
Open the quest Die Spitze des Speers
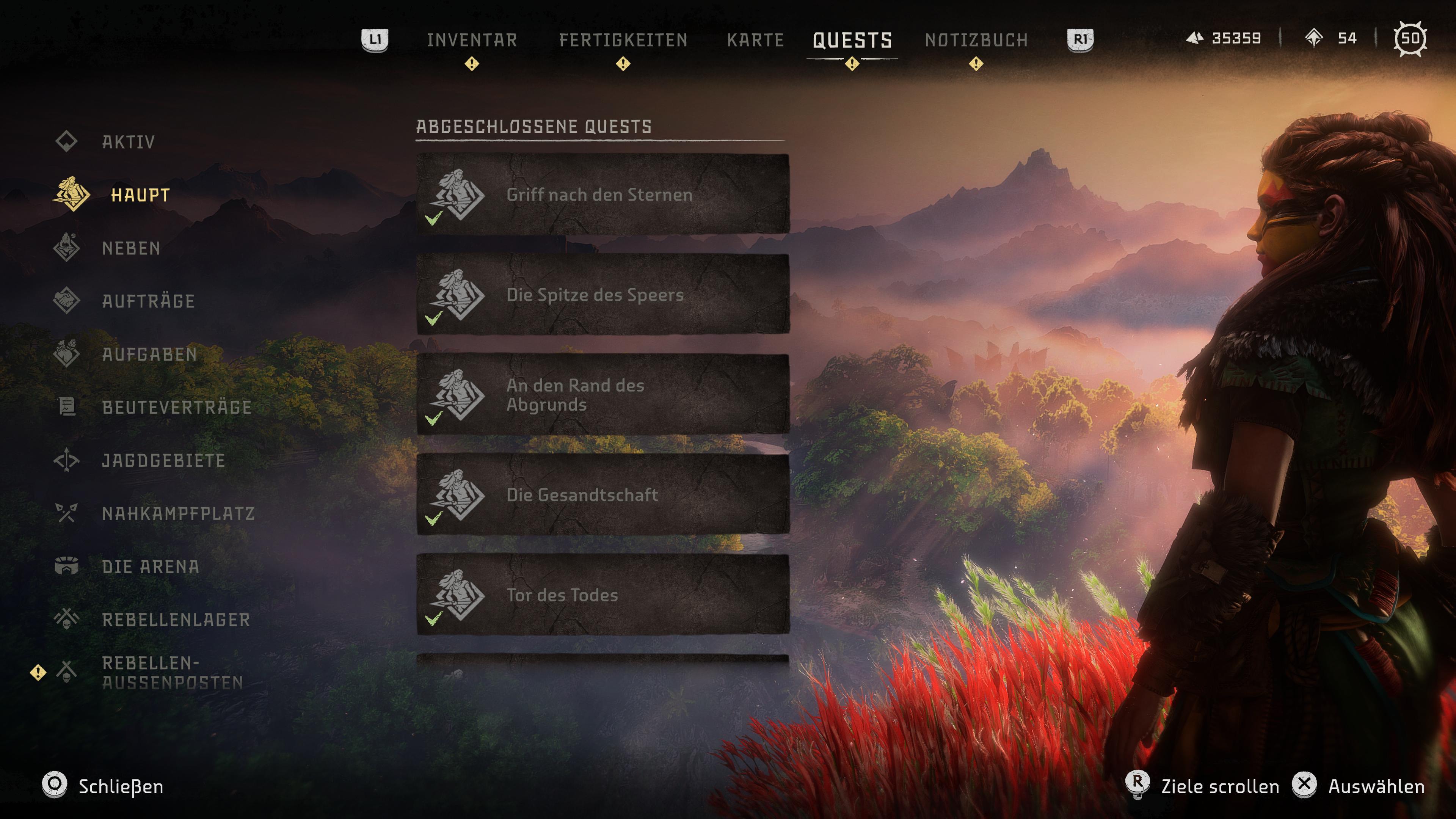[602, 295]
